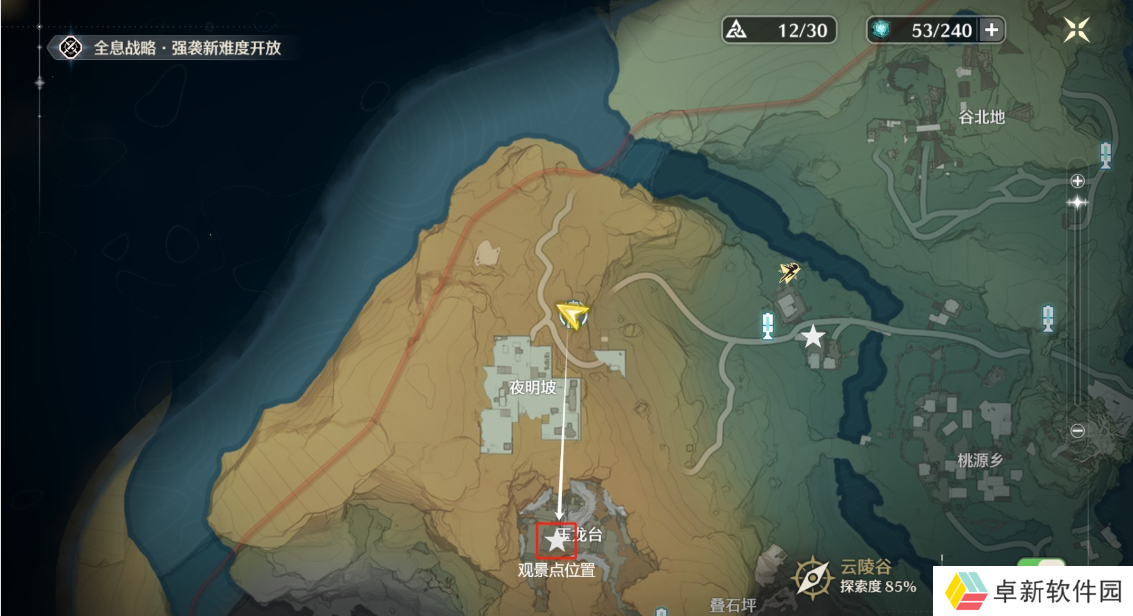
Task: Zoom in the map with the plus button
Action: pyautogui.click(x=1077, y=181)
